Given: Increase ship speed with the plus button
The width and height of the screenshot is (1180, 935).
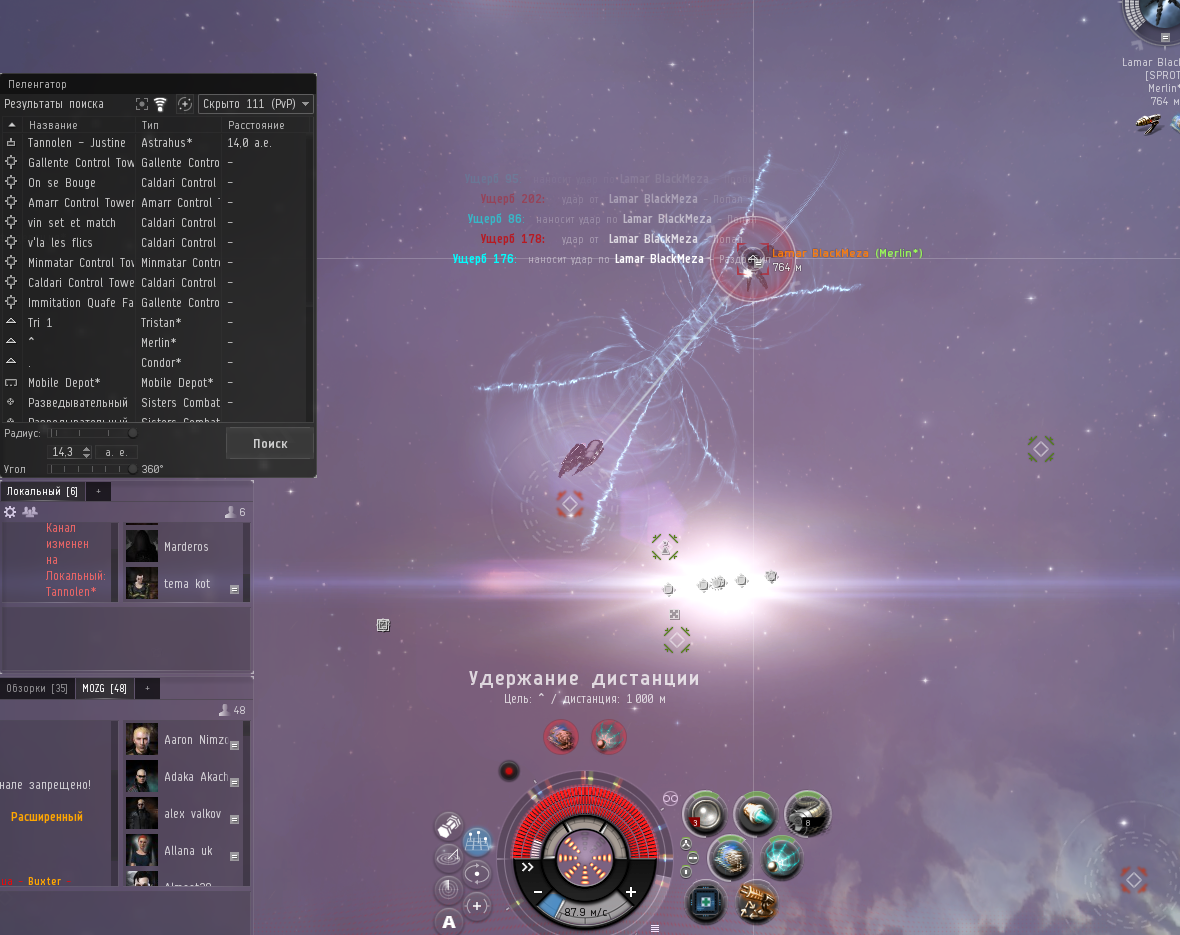Looking at the screenshot, I should [631, 892].
